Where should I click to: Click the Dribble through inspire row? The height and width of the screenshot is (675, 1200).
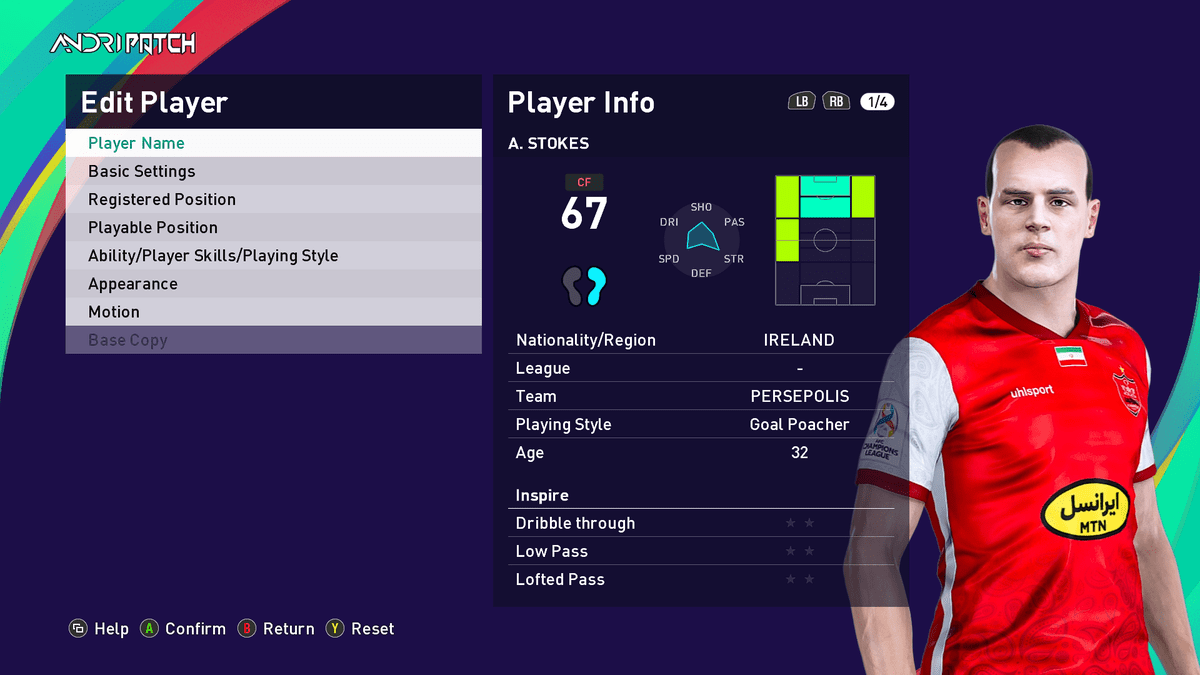coord(700,523)
